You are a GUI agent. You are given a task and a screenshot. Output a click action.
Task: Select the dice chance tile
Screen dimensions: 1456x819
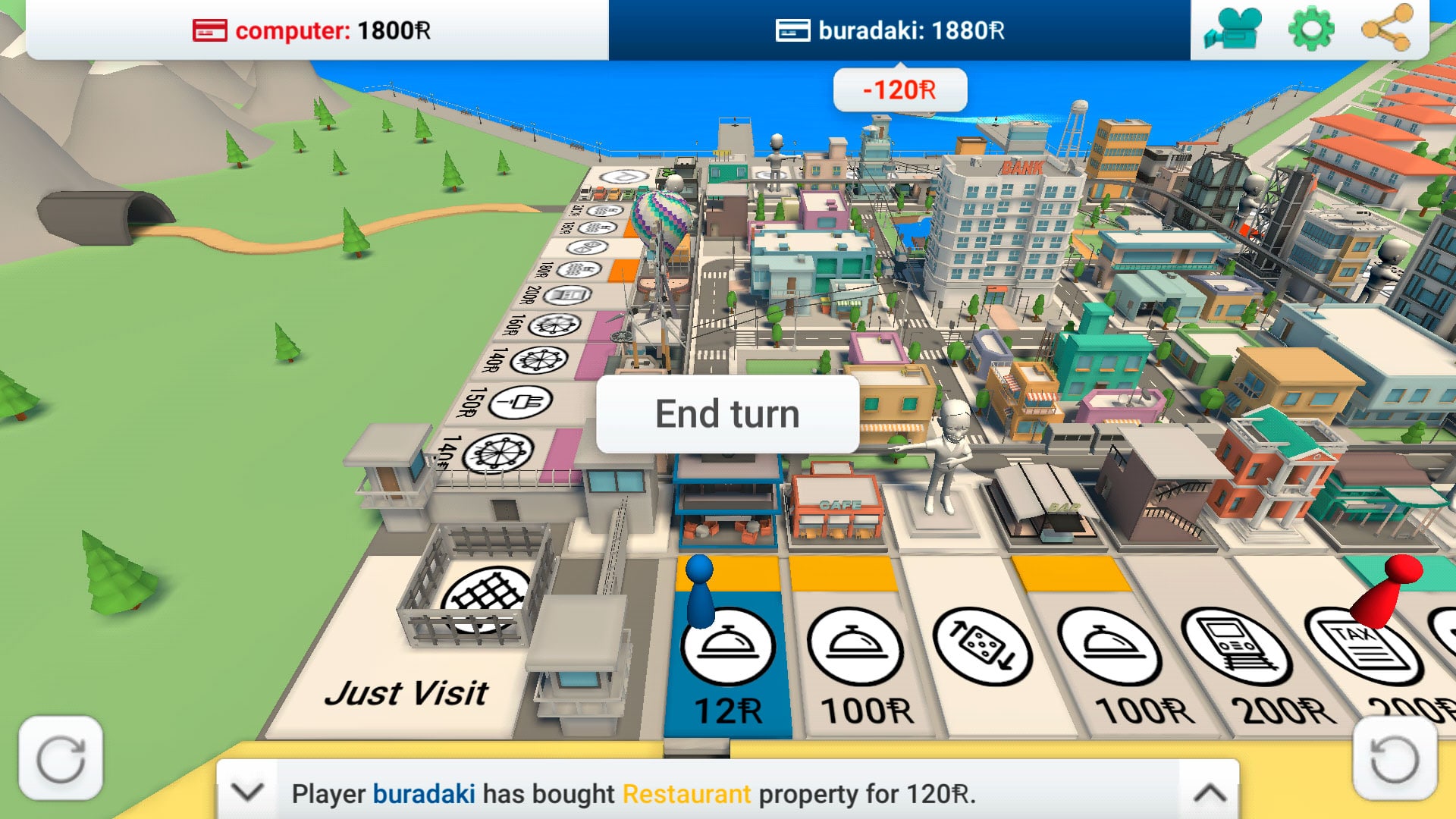(x=982, y=652)
